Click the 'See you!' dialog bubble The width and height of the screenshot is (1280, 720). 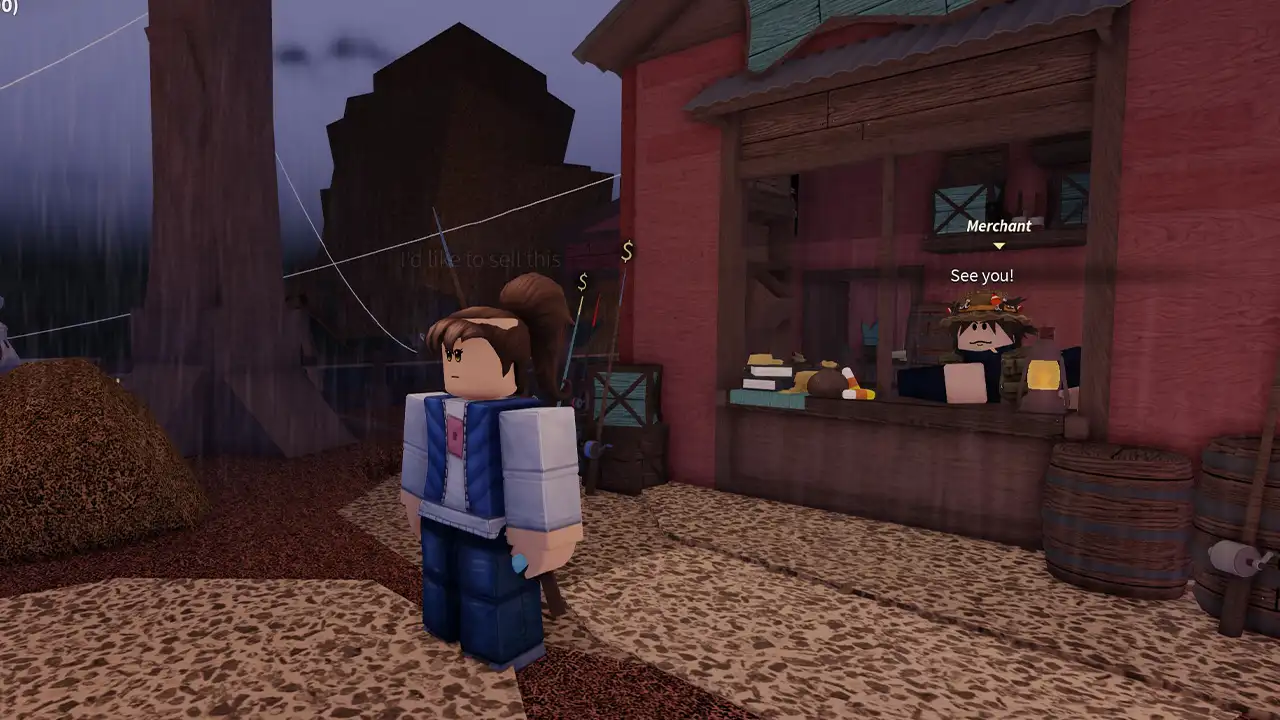click(x=980, y=276)
